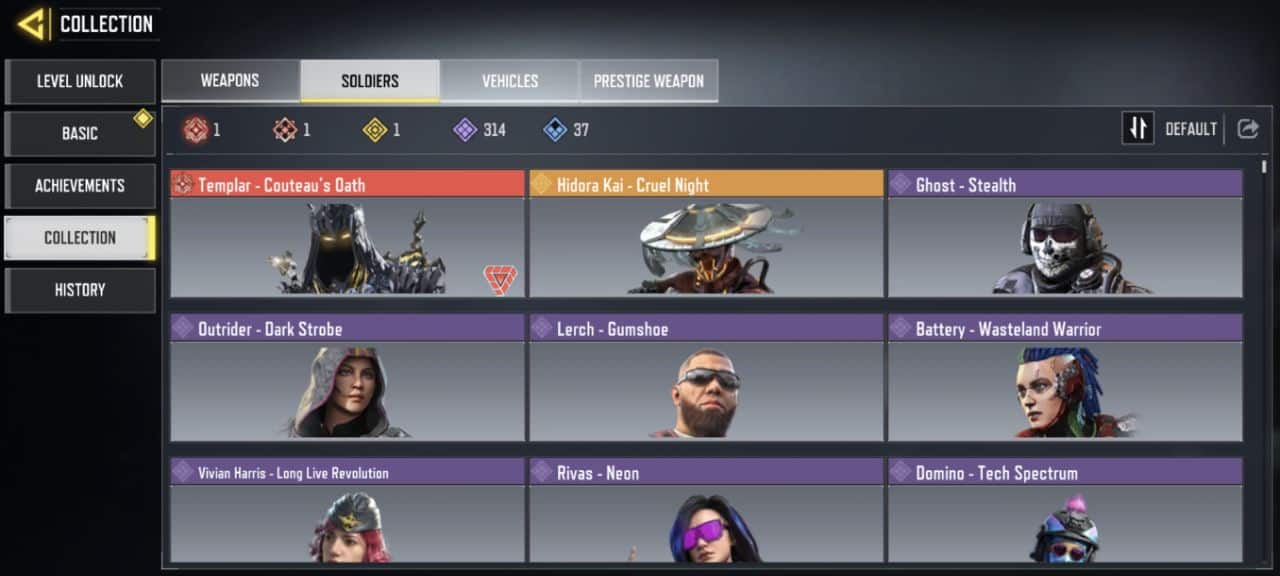Open the Outrider - Dark Strobe card
The width and height of the screenshot is (1280, 576).
coord(347,378)
